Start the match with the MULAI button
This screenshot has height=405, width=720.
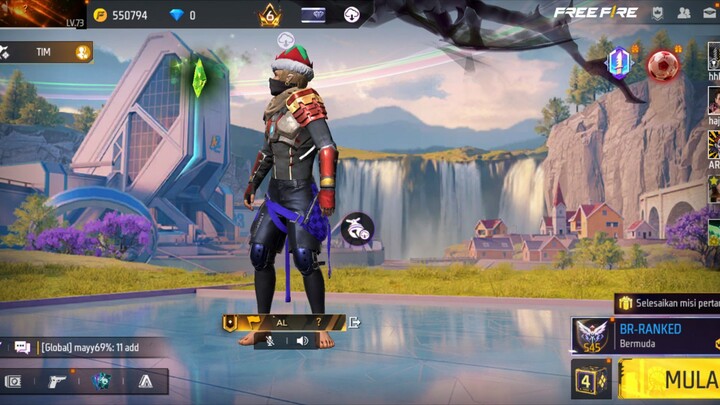[672, 380]
